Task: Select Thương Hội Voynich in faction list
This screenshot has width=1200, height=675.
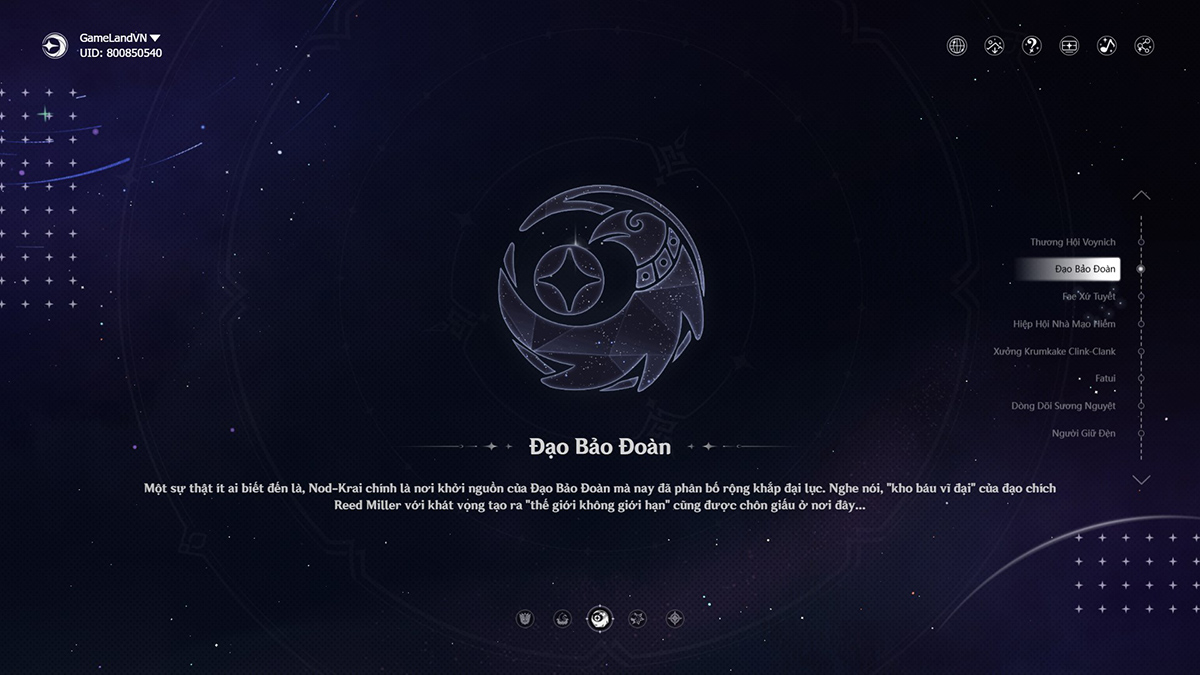Action: click(1073, 242)
